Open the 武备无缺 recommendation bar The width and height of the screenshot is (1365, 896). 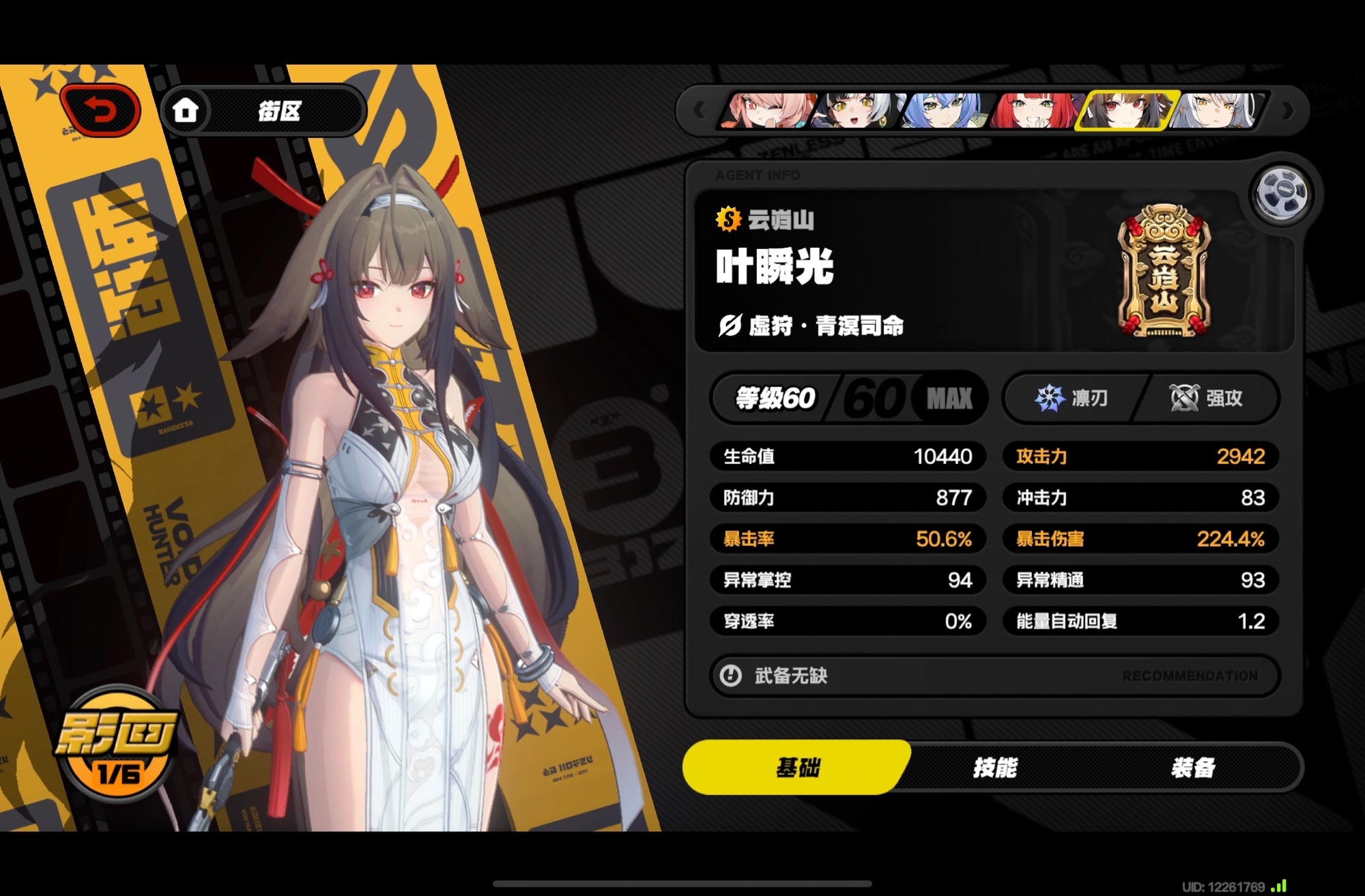994,676
